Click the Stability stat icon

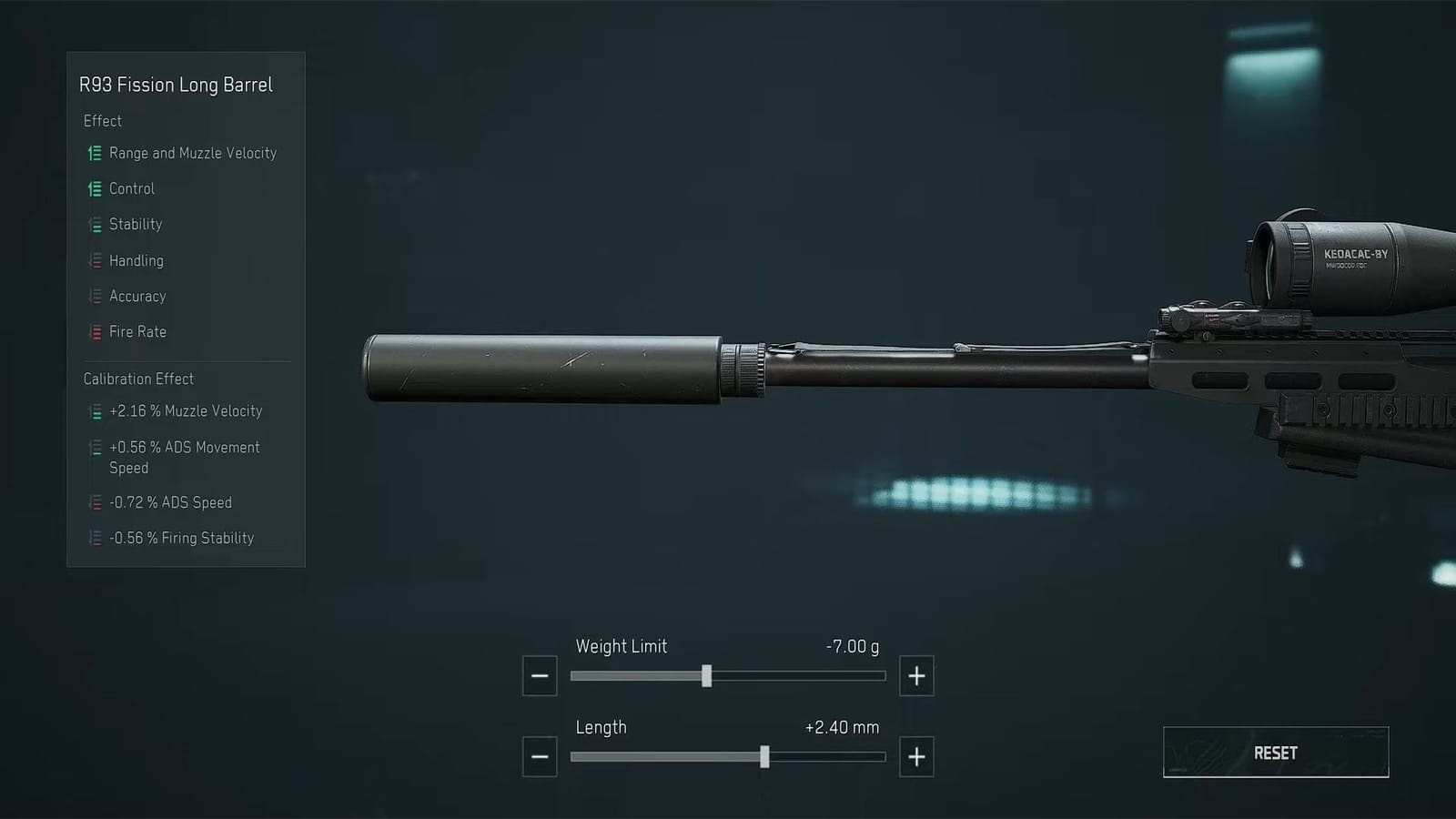point(94,225)
